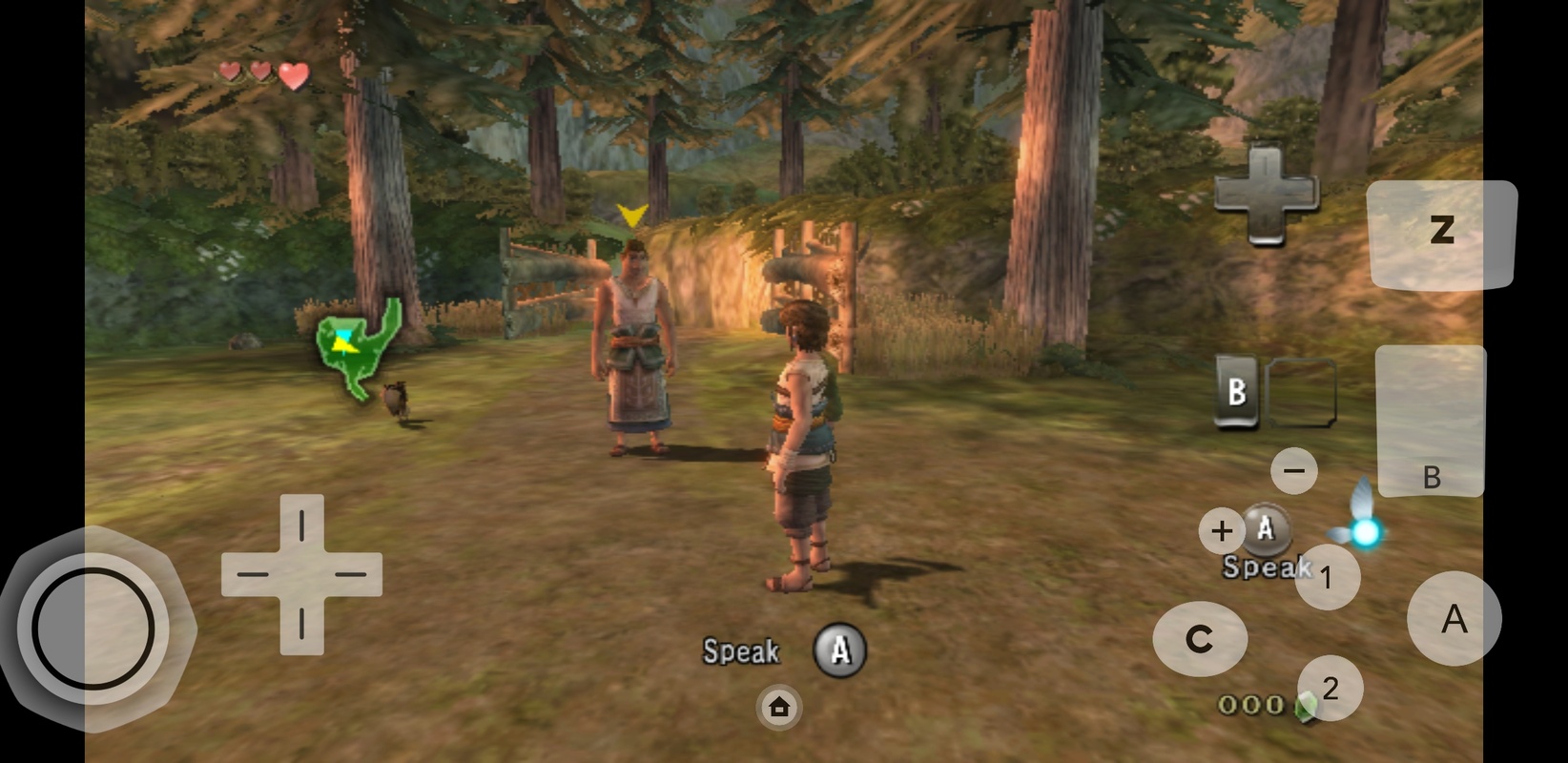Tap the round 2 overlay button

point(1330,688)
